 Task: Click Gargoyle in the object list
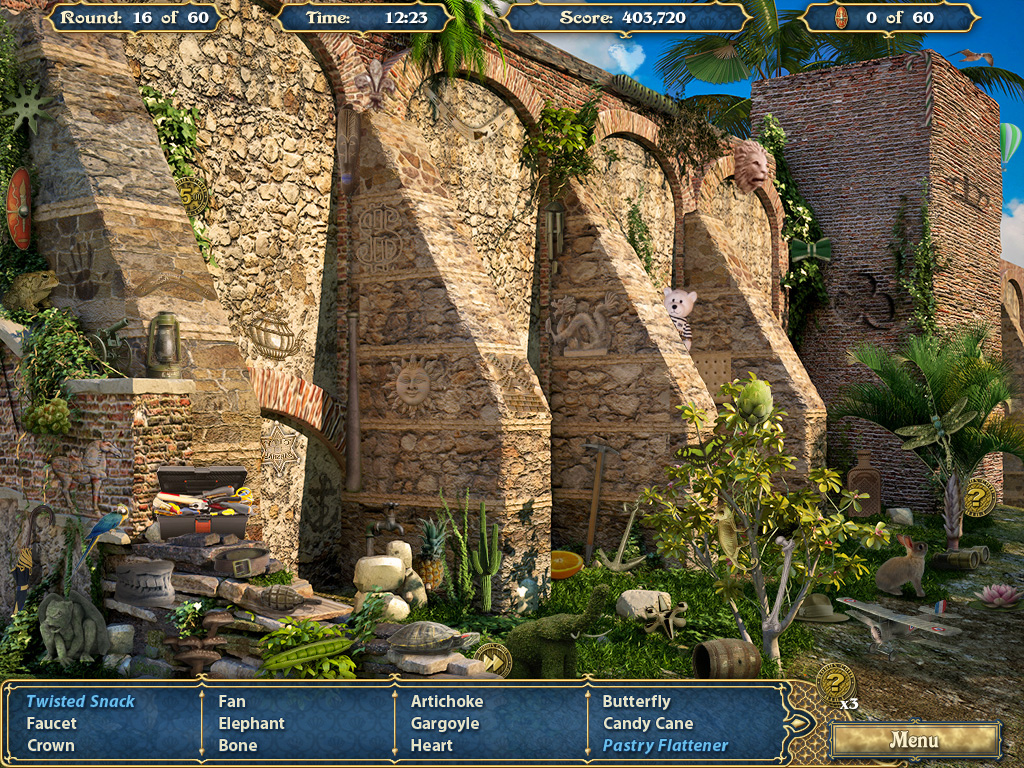[445, 723]
